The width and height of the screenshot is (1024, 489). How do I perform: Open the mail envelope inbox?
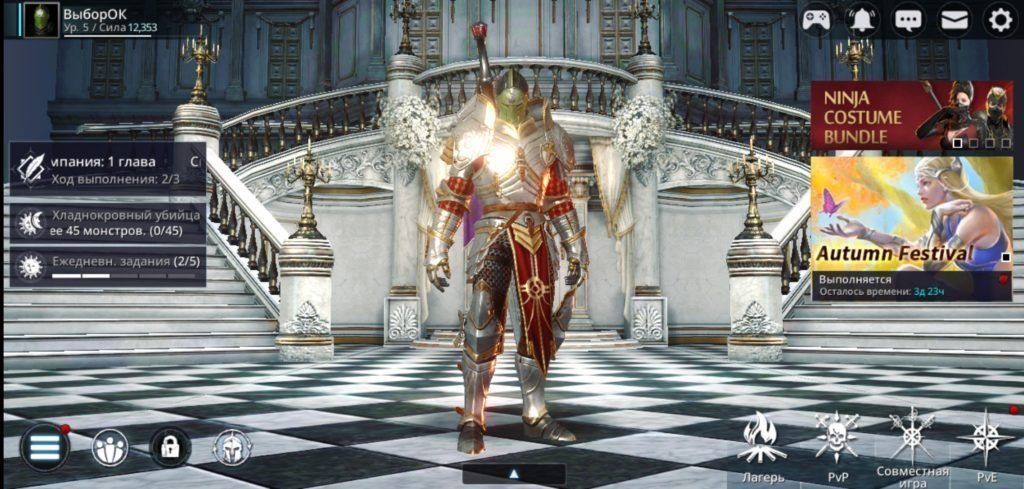tap(954, 19)
